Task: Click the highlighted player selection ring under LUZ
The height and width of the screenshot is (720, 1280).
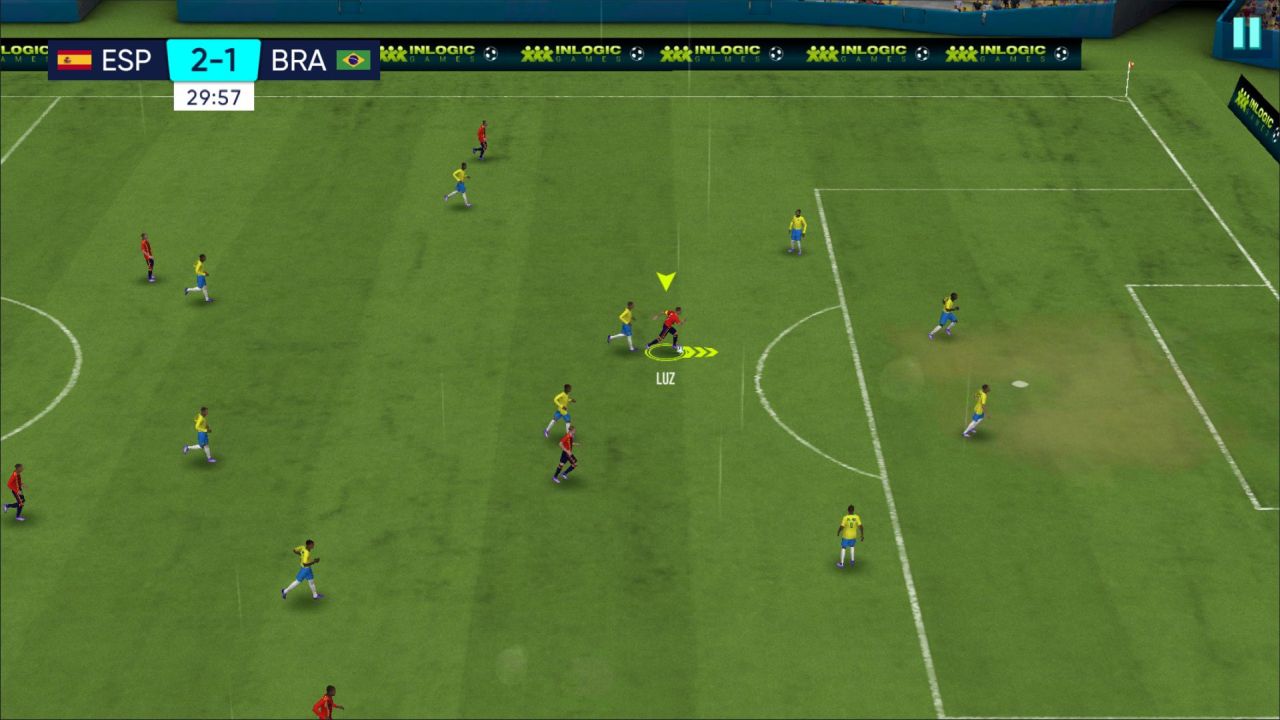Action: 663,352
